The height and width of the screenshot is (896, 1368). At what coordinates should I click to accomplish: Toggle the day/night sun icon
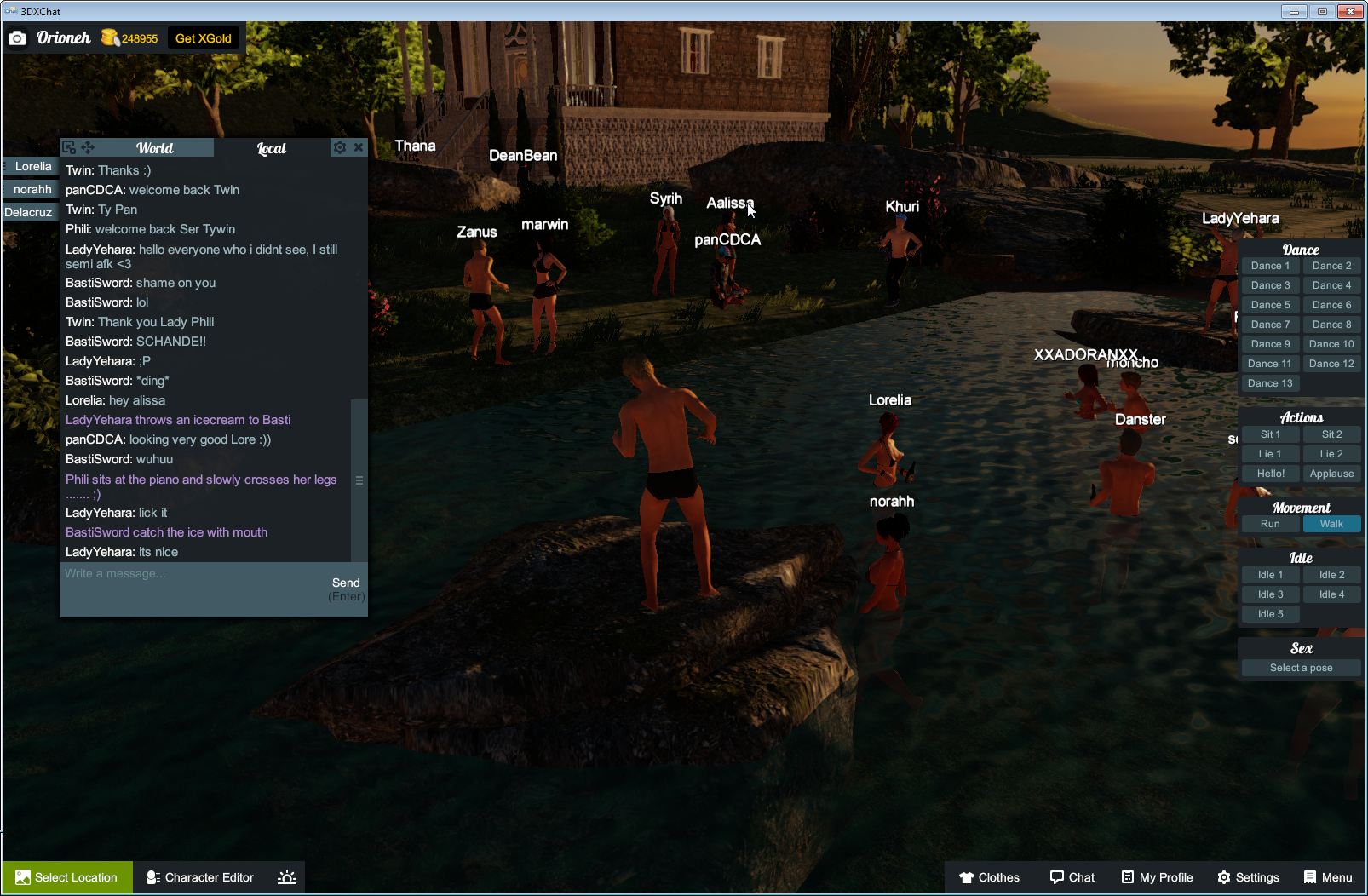(x=287, y=877)
